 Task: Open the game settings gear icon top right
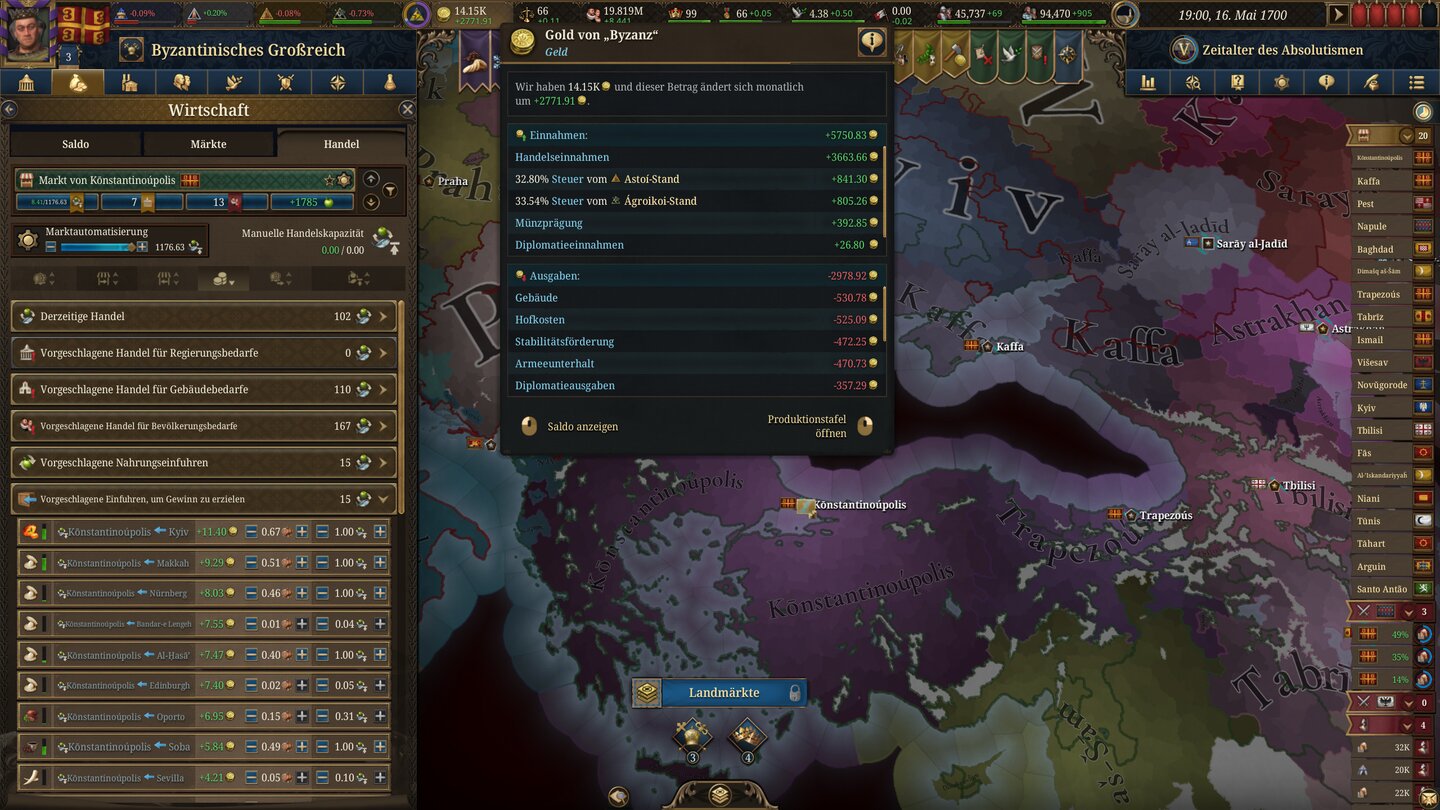[1281, 82]
